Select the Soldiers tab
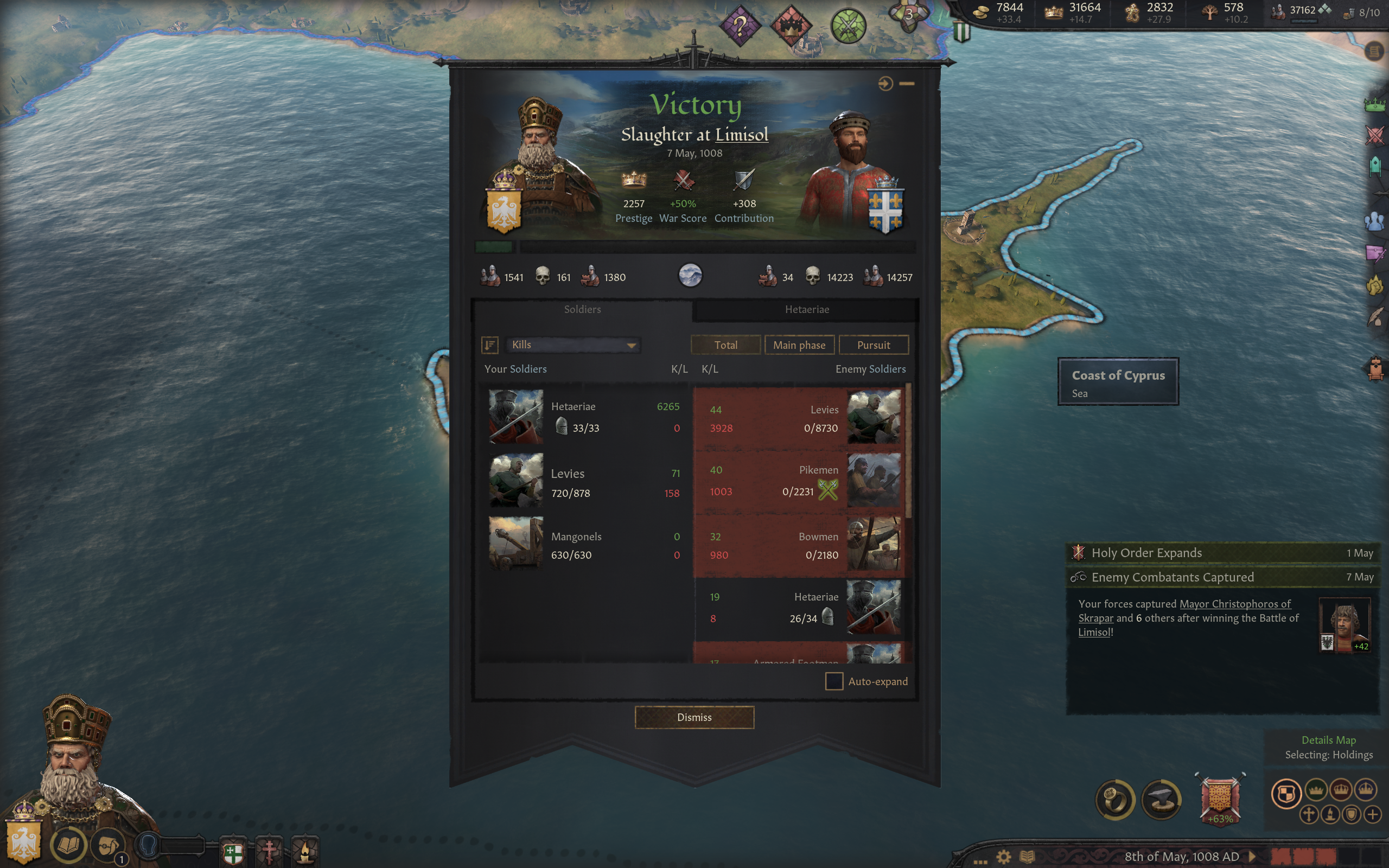 pos(582,309)
